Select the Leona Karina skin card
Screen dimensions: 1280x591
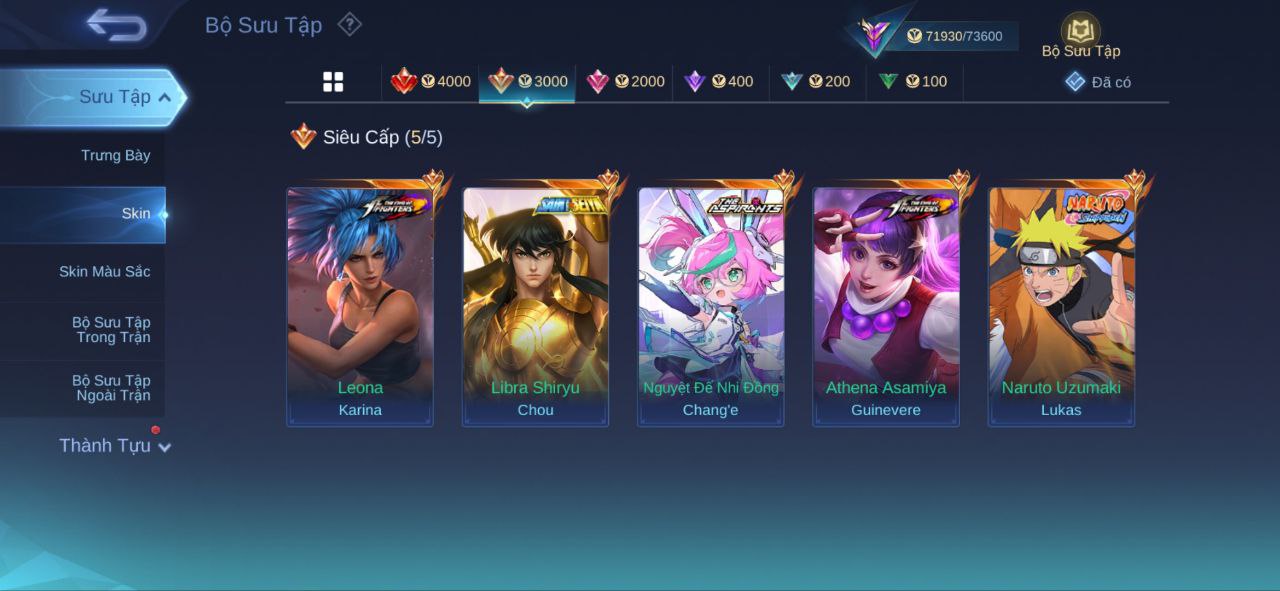[x=360, y=307]
